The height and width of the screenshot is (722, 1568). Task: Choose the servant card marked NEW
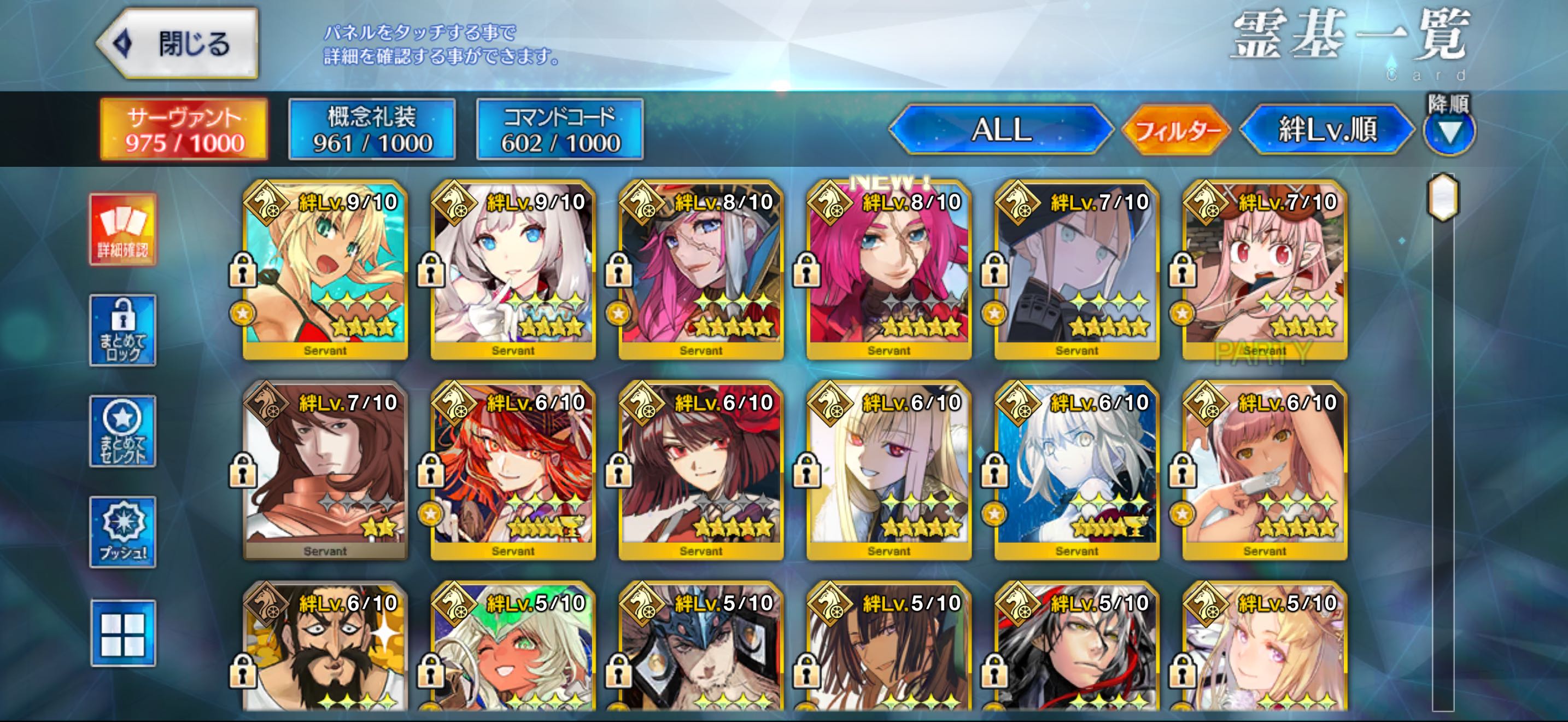click(x=890, y=270)
